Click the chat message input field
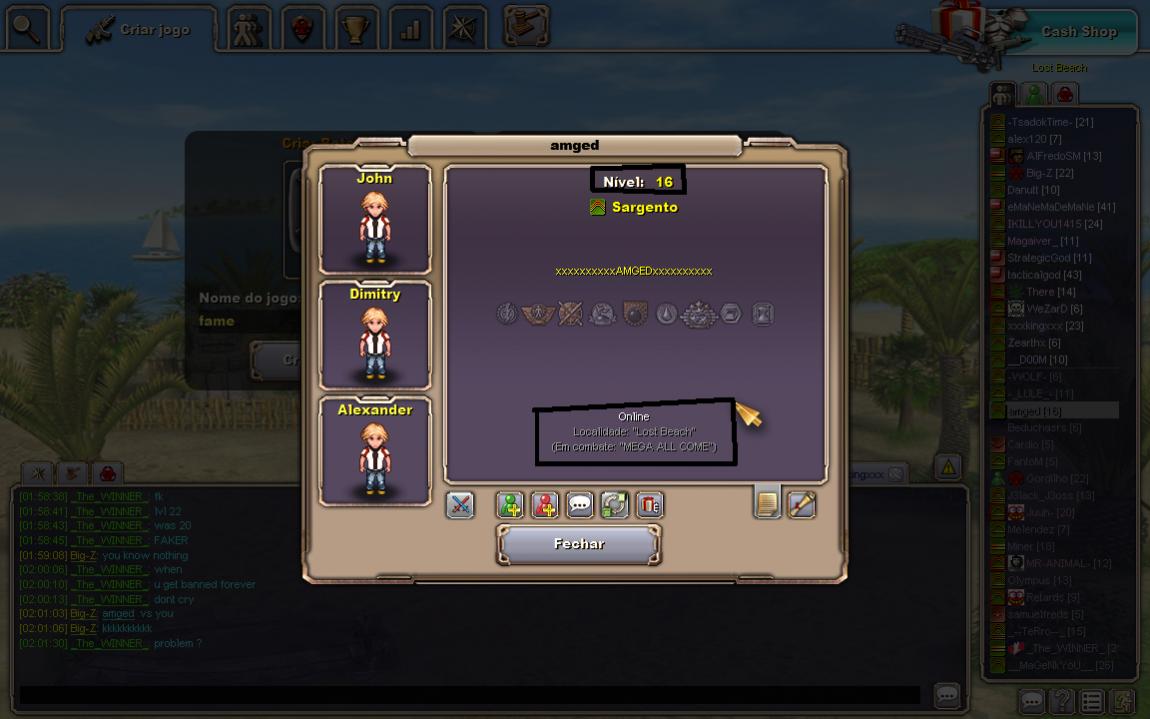This screenshot has height=719, width=1150. coord(470,694)
